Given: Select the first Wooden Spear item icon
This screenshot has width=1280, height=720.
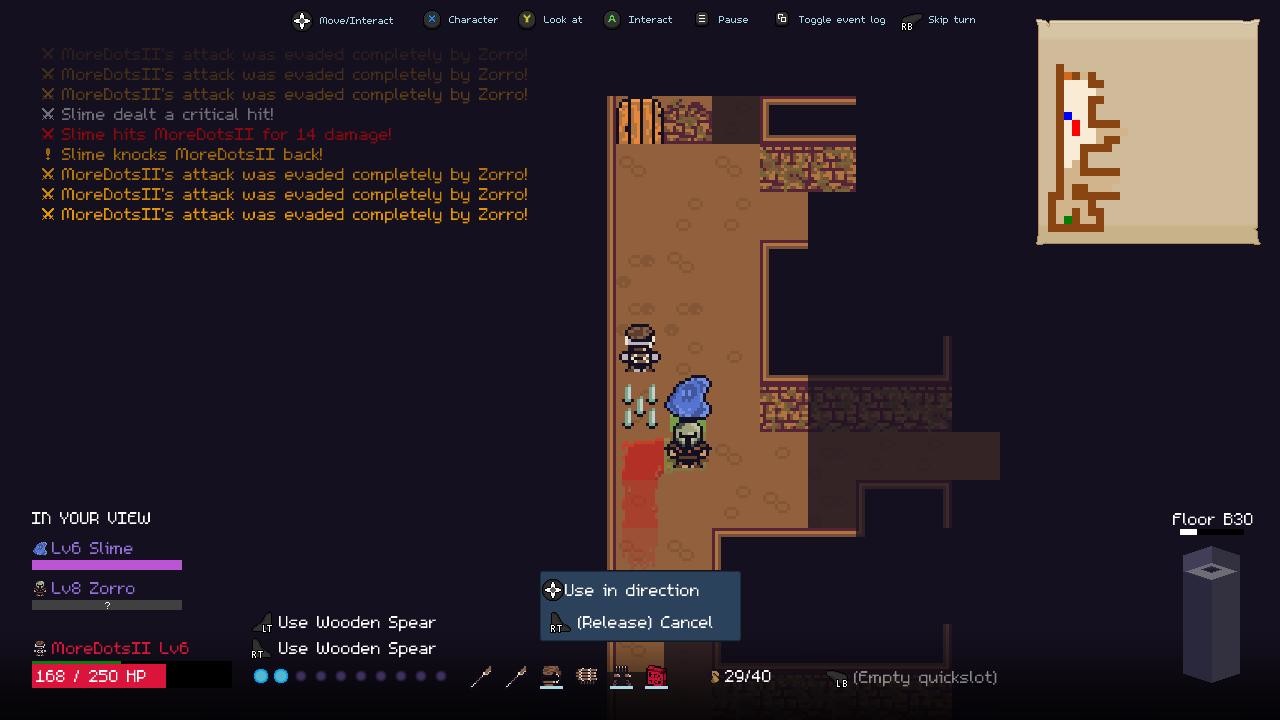Looking at the screenshot, I should pos(481,676).
